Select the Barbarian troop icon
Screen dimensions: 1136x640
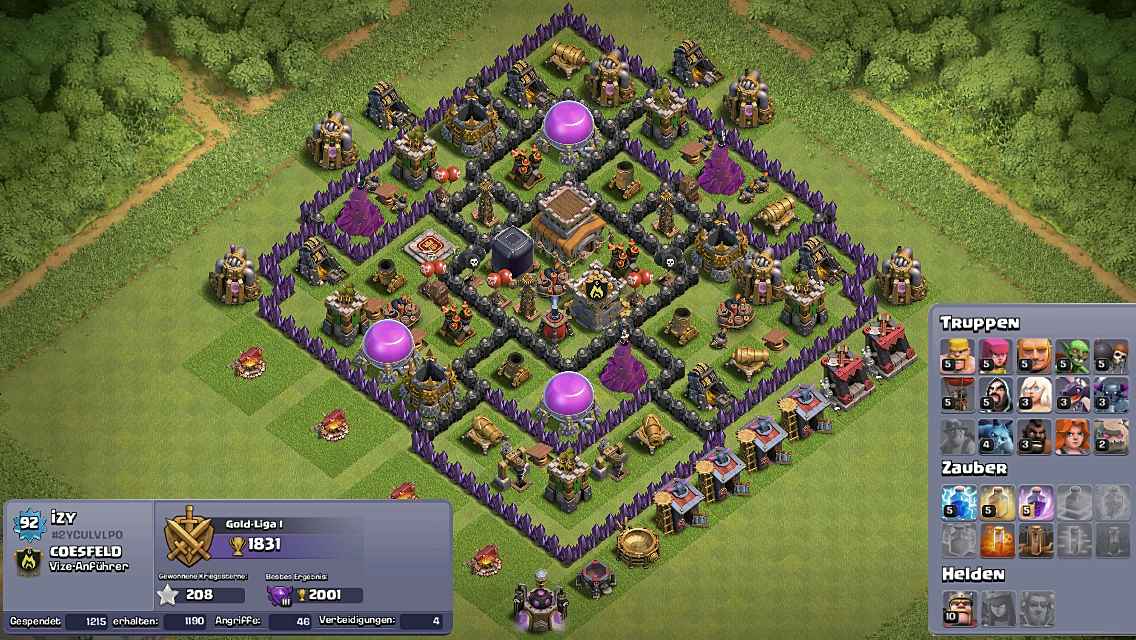tap(957, 356)
